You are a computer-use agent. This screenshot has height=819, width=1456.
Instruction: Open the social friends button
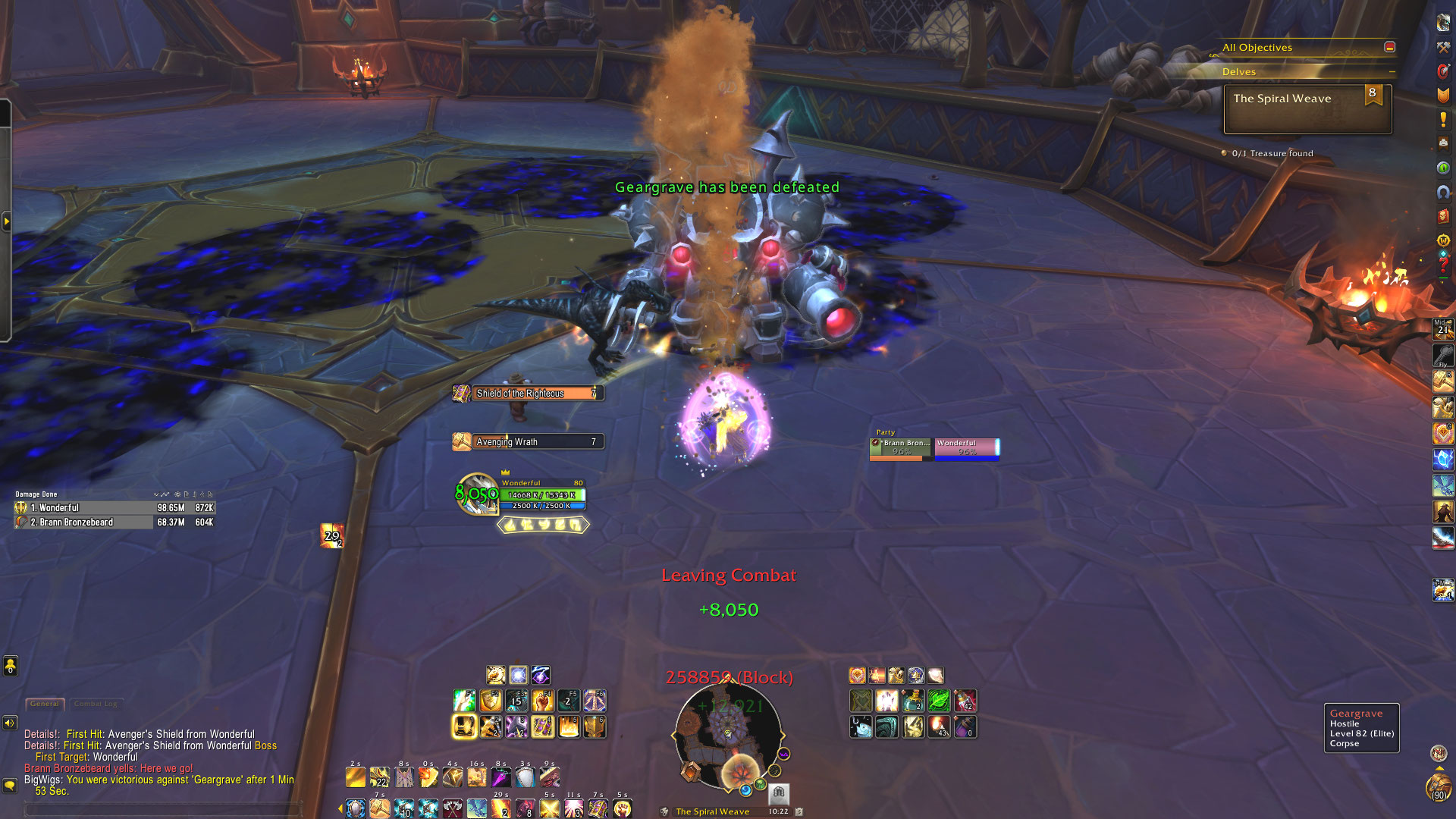pos(10,666)
